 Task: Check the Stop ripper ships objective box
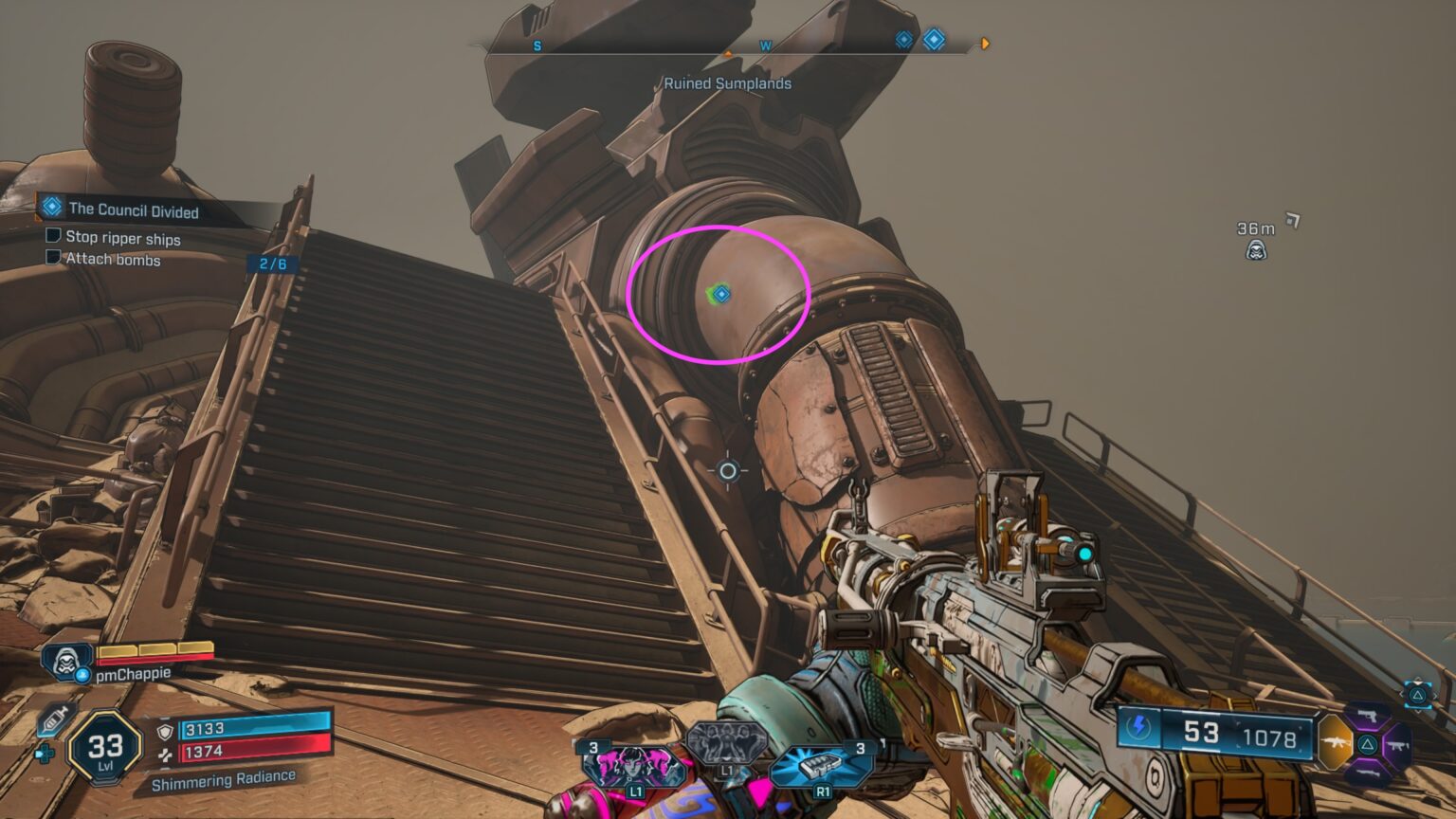tap(52, 238)
